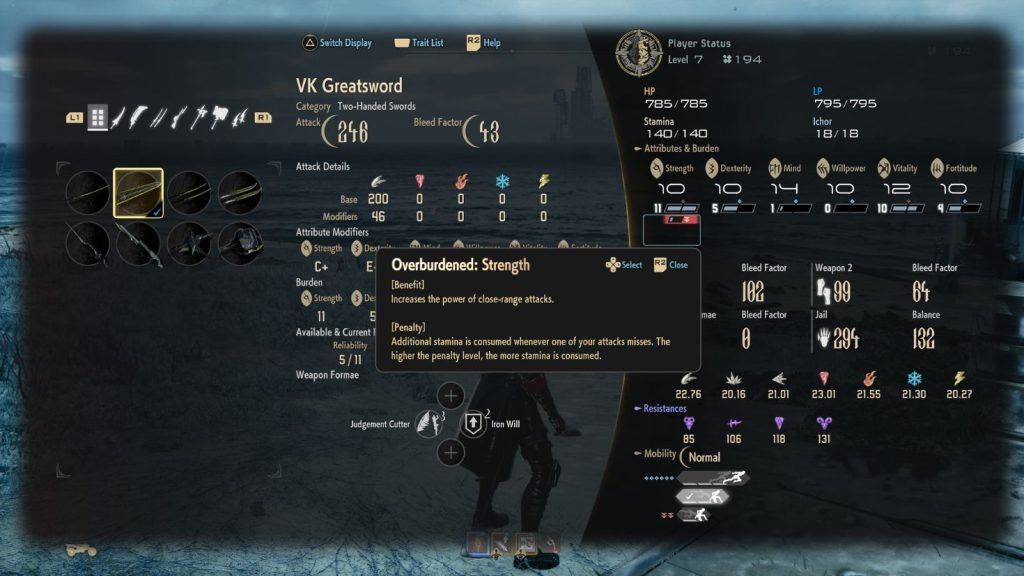Add a forma in the upper plus slot
1024x576 pixels.
pos(452,395)
